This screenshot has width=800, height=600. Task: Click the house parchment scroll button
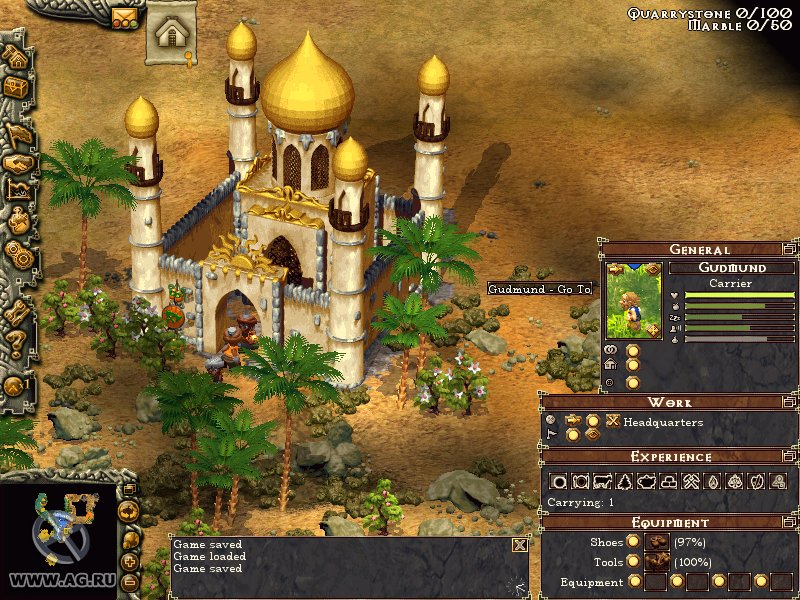point(171,34)
